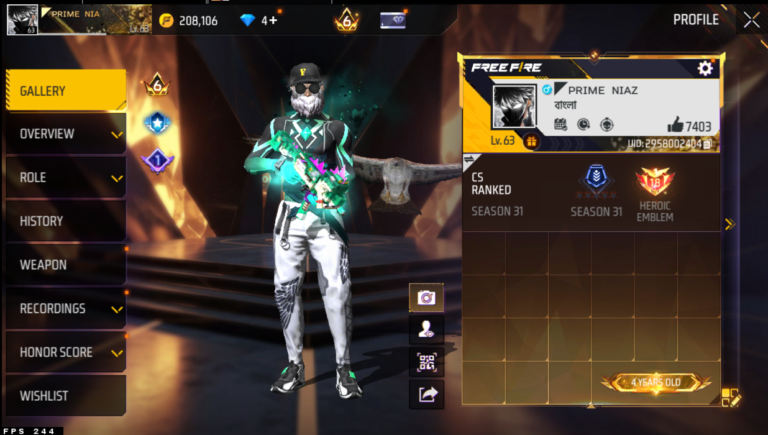Viewport: 768px width, 435px height.
Task: Show the Recordings section
Action: [65, 309]
